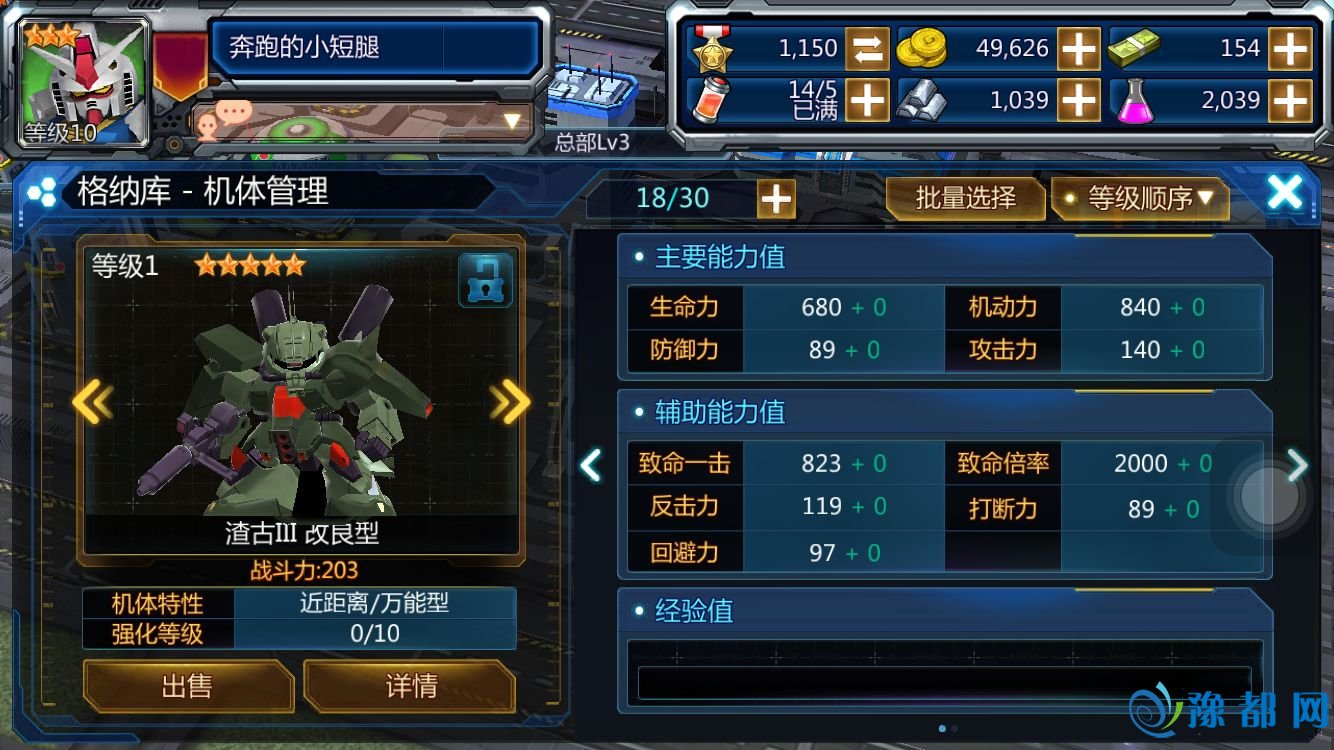Viewport: 1334px width, 750px height.
Task: Go to previous stats page arrow
Action: [592, 464]
